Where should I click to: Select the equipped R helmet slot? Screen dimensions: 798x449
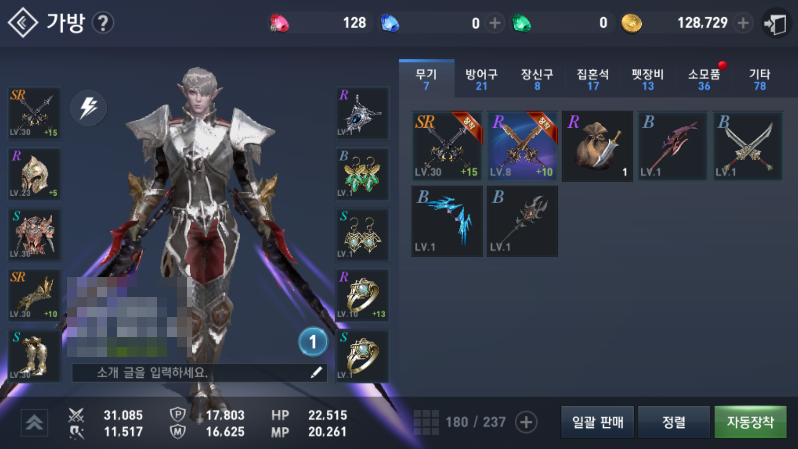34,175
